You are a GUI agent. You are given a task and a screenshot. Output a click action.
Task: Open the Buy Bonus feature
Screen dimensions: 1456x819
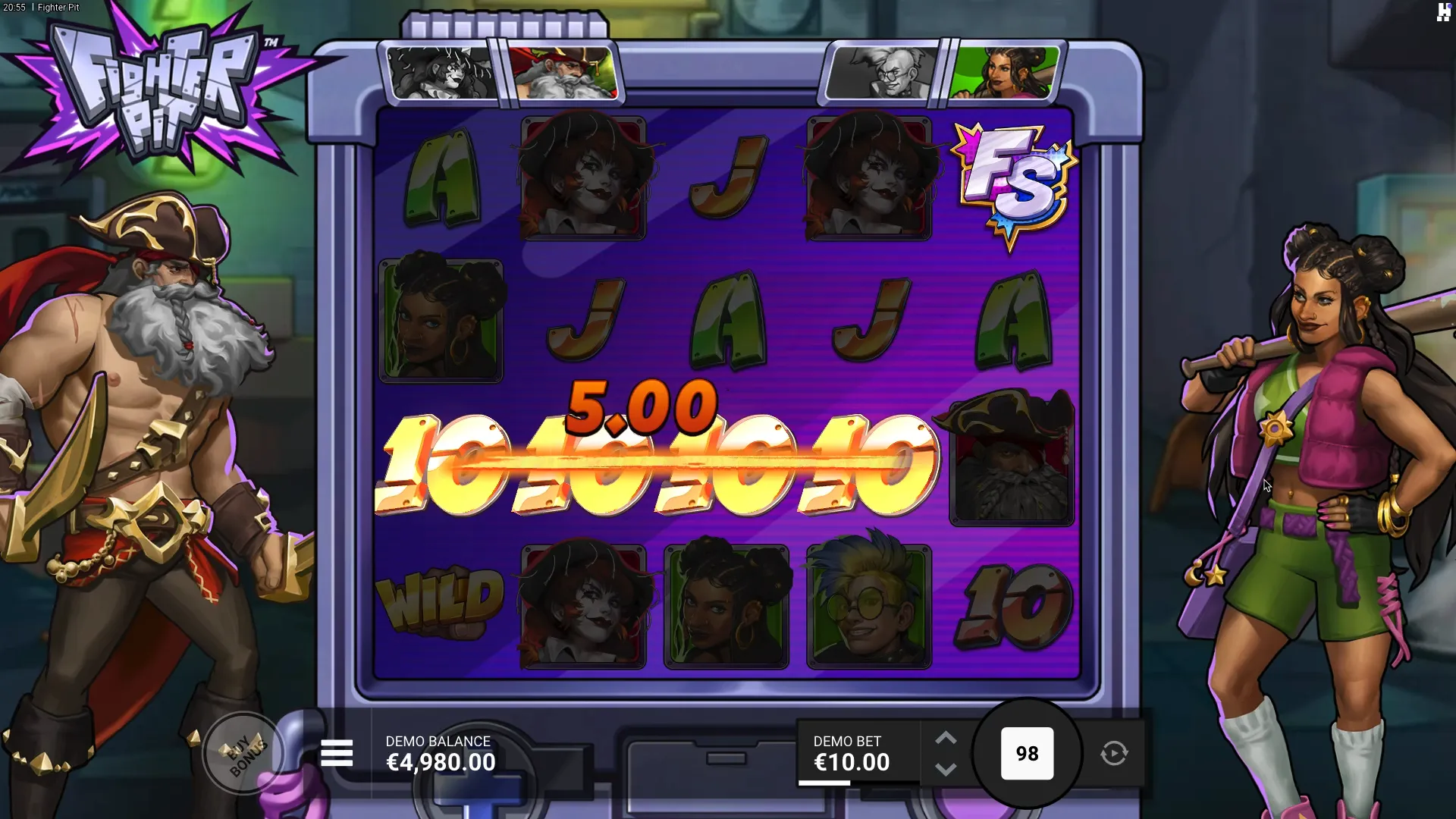click(244, 753)
